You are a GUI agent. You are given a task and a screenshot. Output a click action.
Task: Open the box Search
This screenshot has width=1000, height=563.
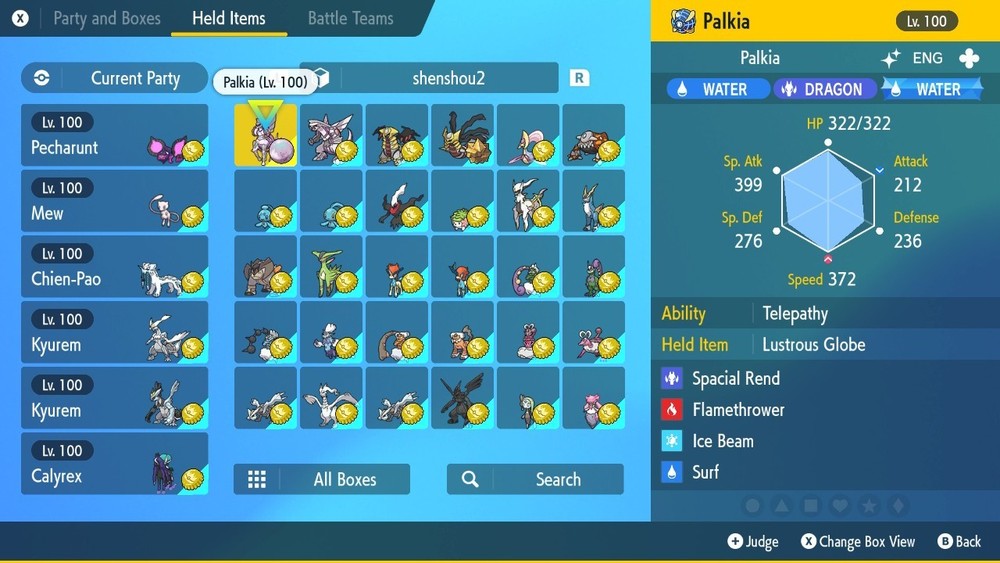(535, 479)
